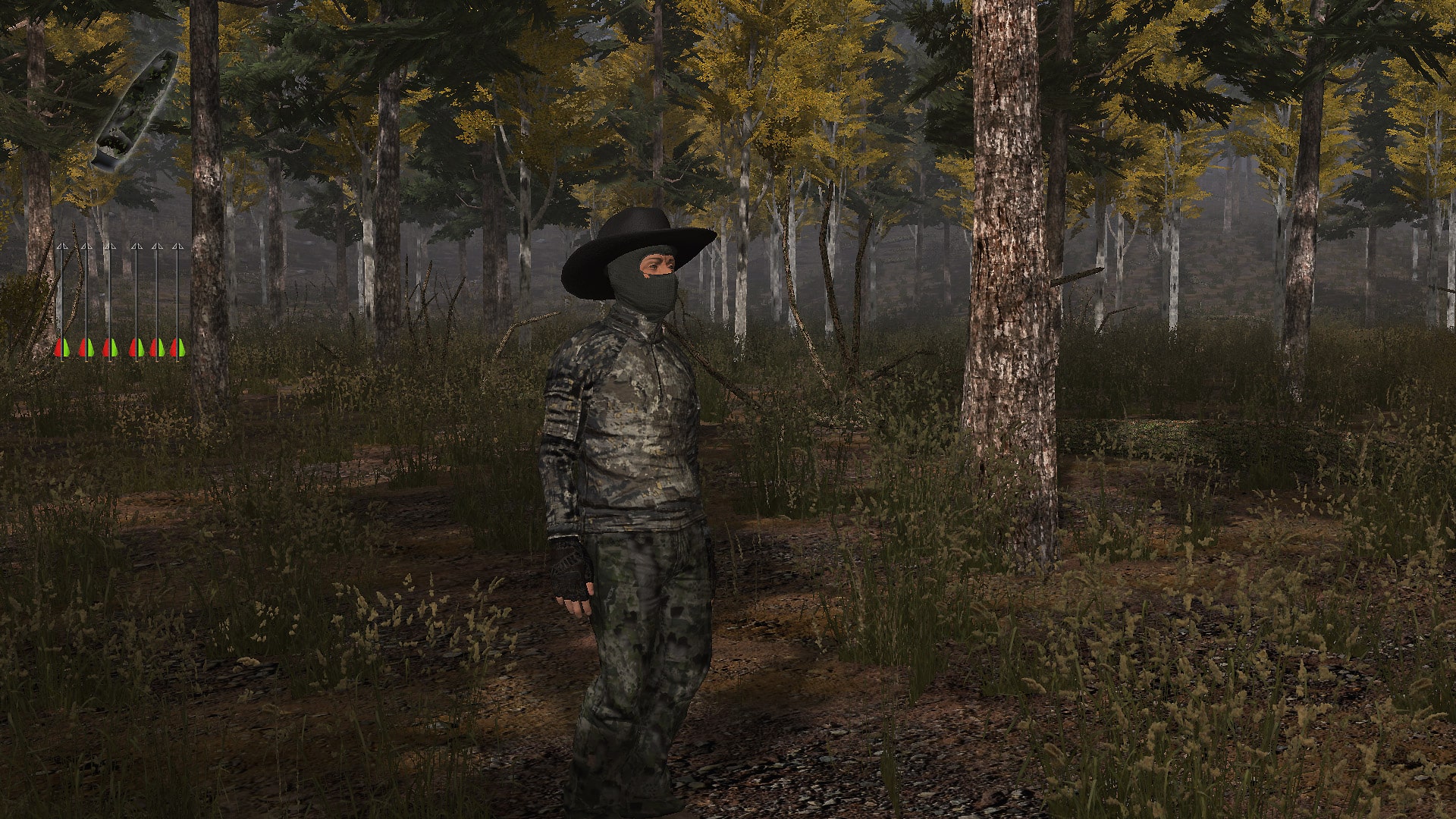The width and height of the screenshot is (1456, 819).
Task: Select the camouflaged compound bow icon
Action: point(136,106)
